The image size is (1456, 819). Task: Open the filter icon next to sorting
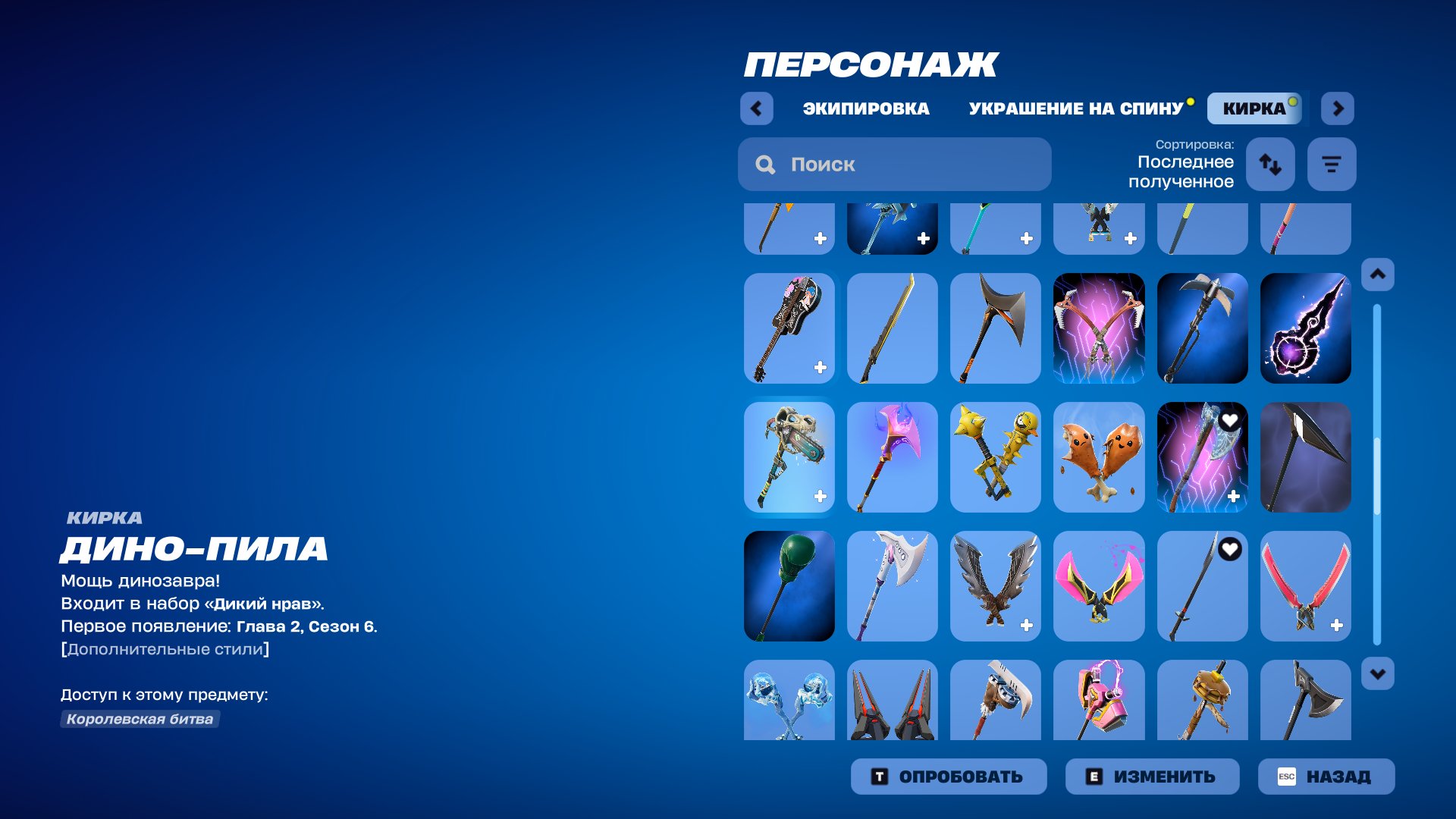click(1332, 164)
